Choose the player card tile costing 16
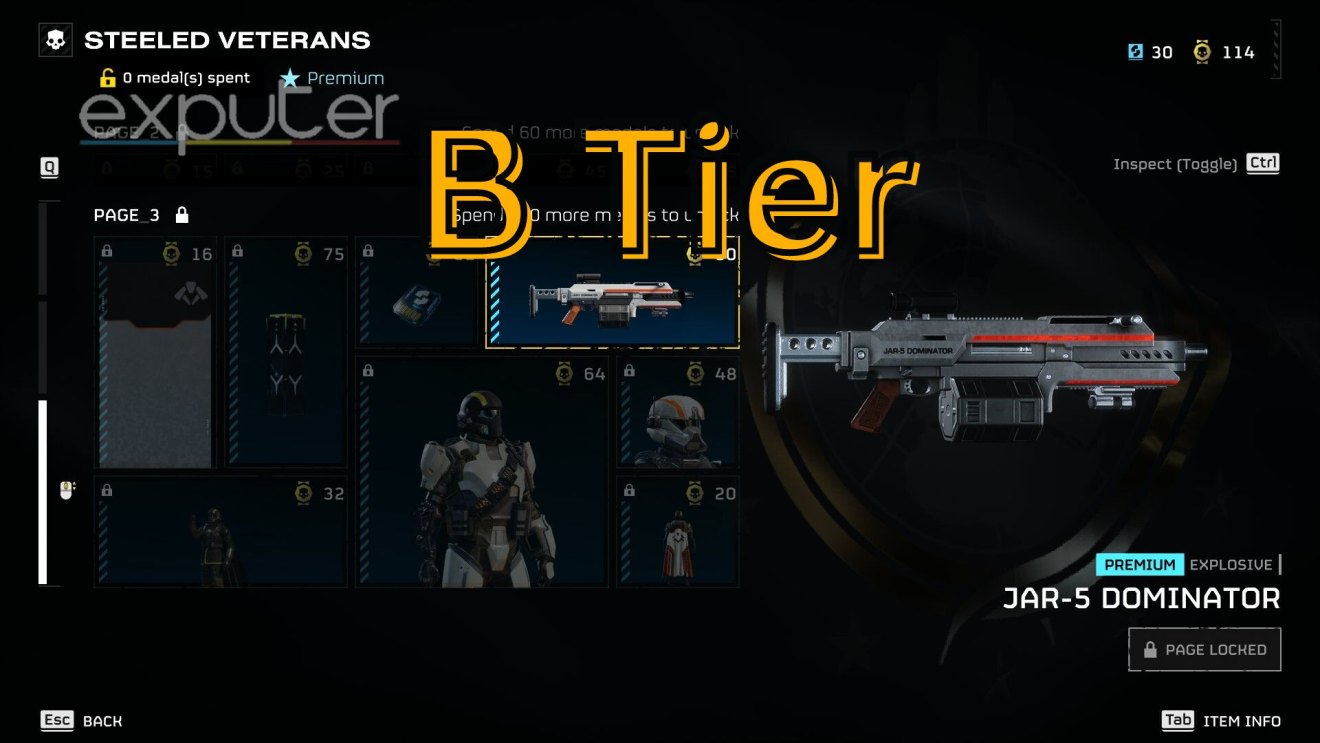The width and height of the screenshot is (1320, 743). tap(155, 353)
